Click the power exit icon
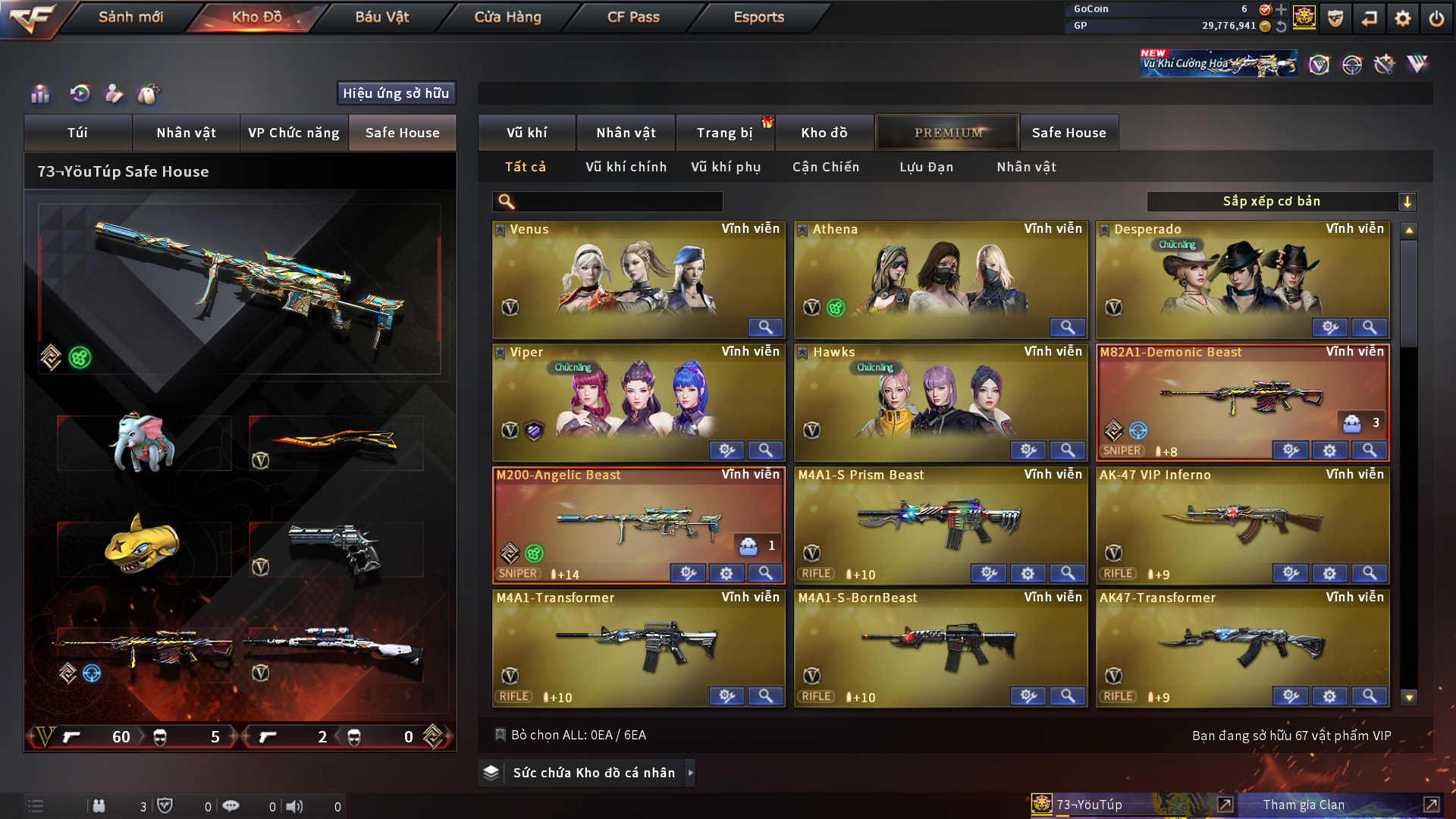 pos(1436,18)
